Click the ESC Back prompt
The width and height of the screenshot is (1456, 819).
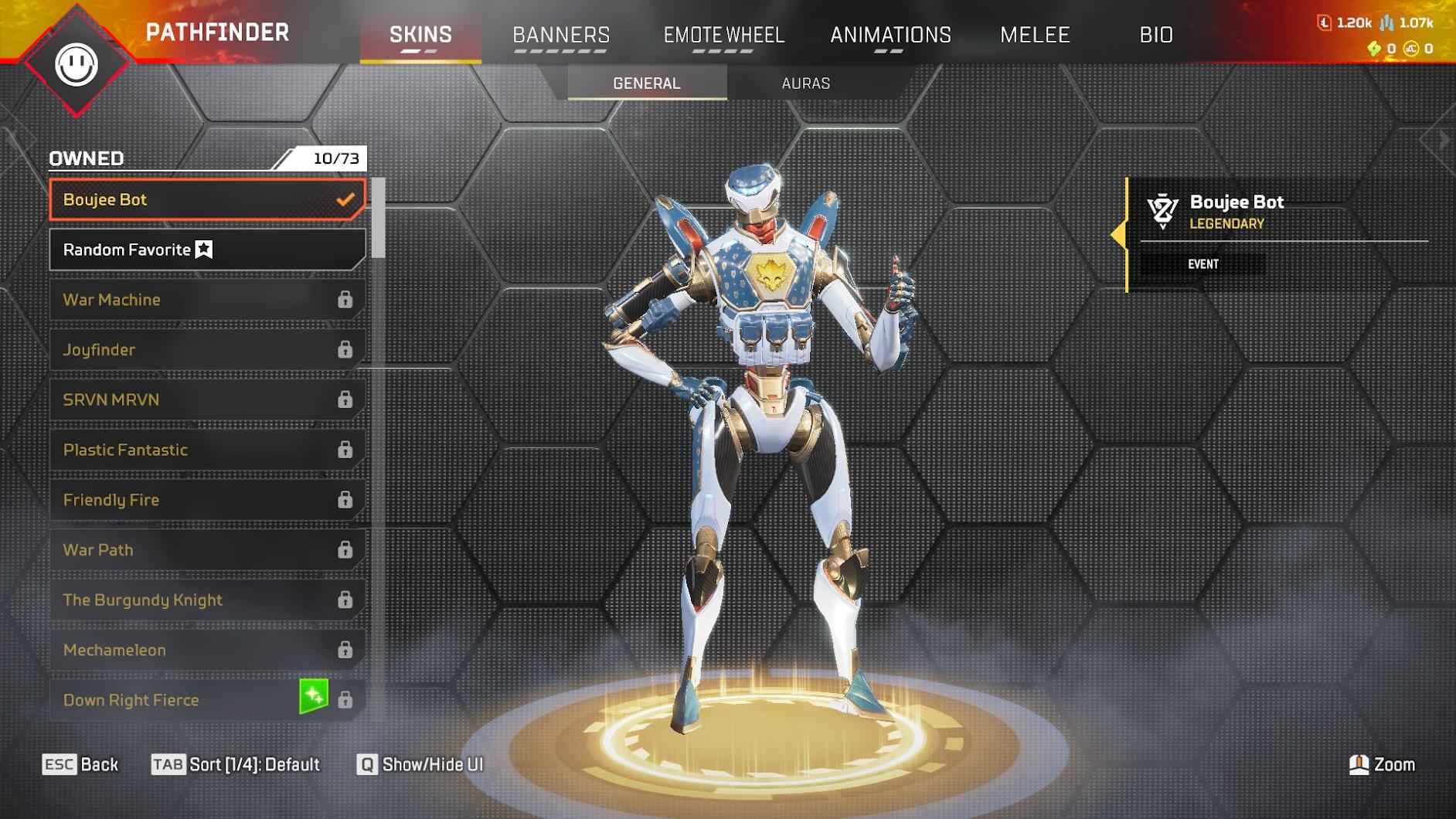point(81,765)
